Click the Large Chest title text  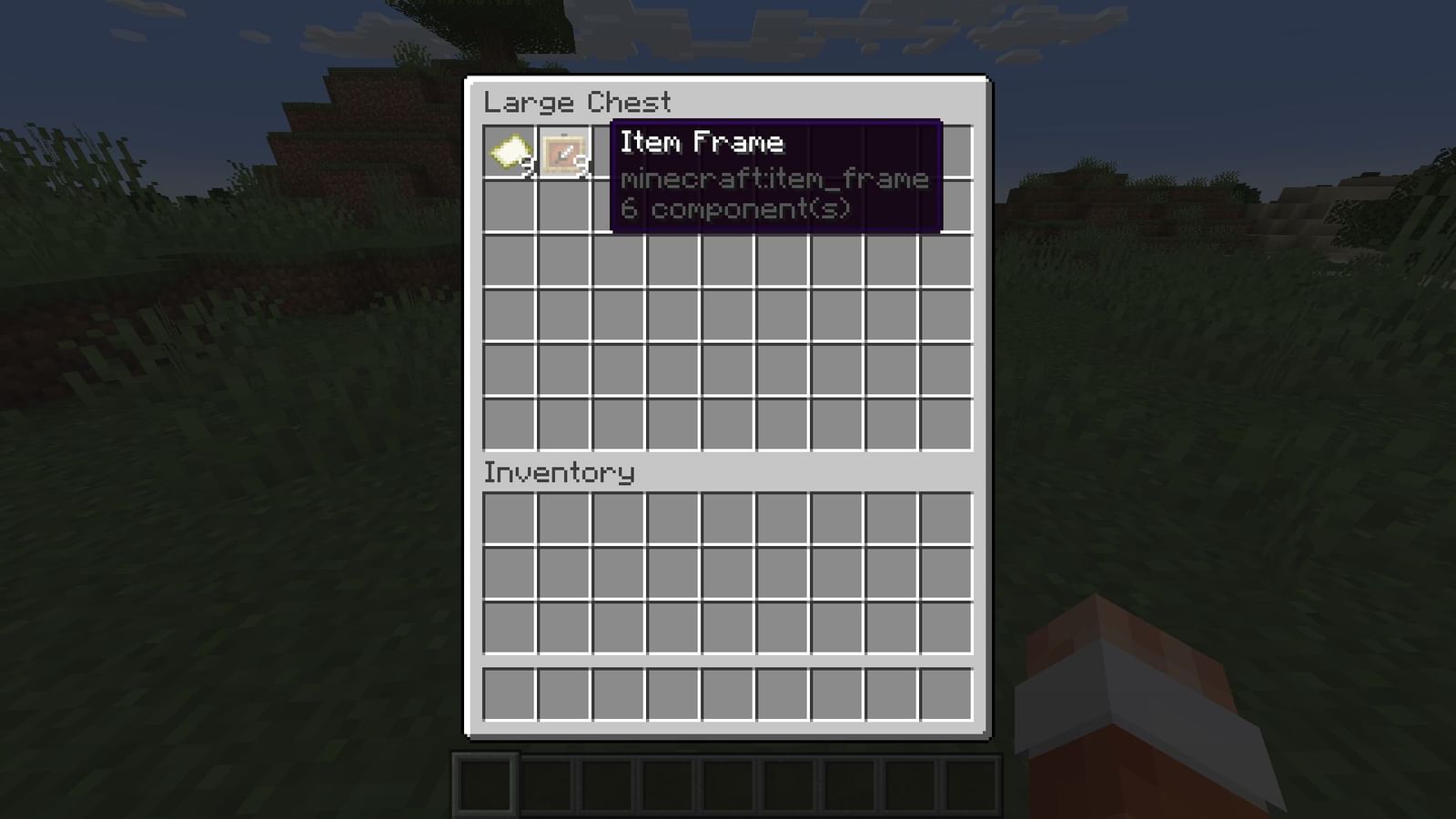[x=577, y=102]
